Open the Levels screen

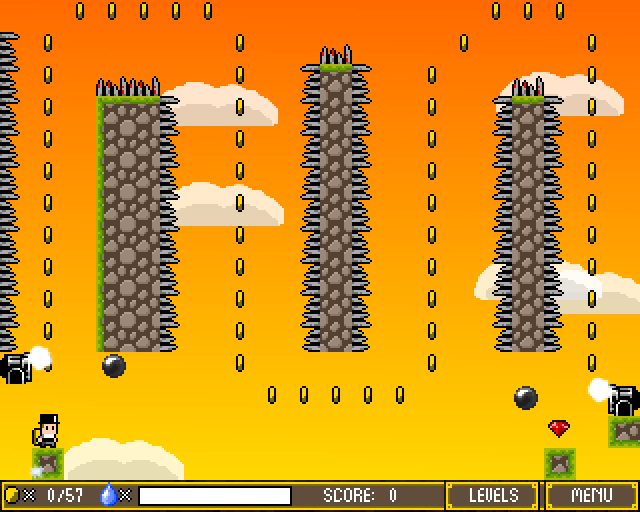(493, 495)
